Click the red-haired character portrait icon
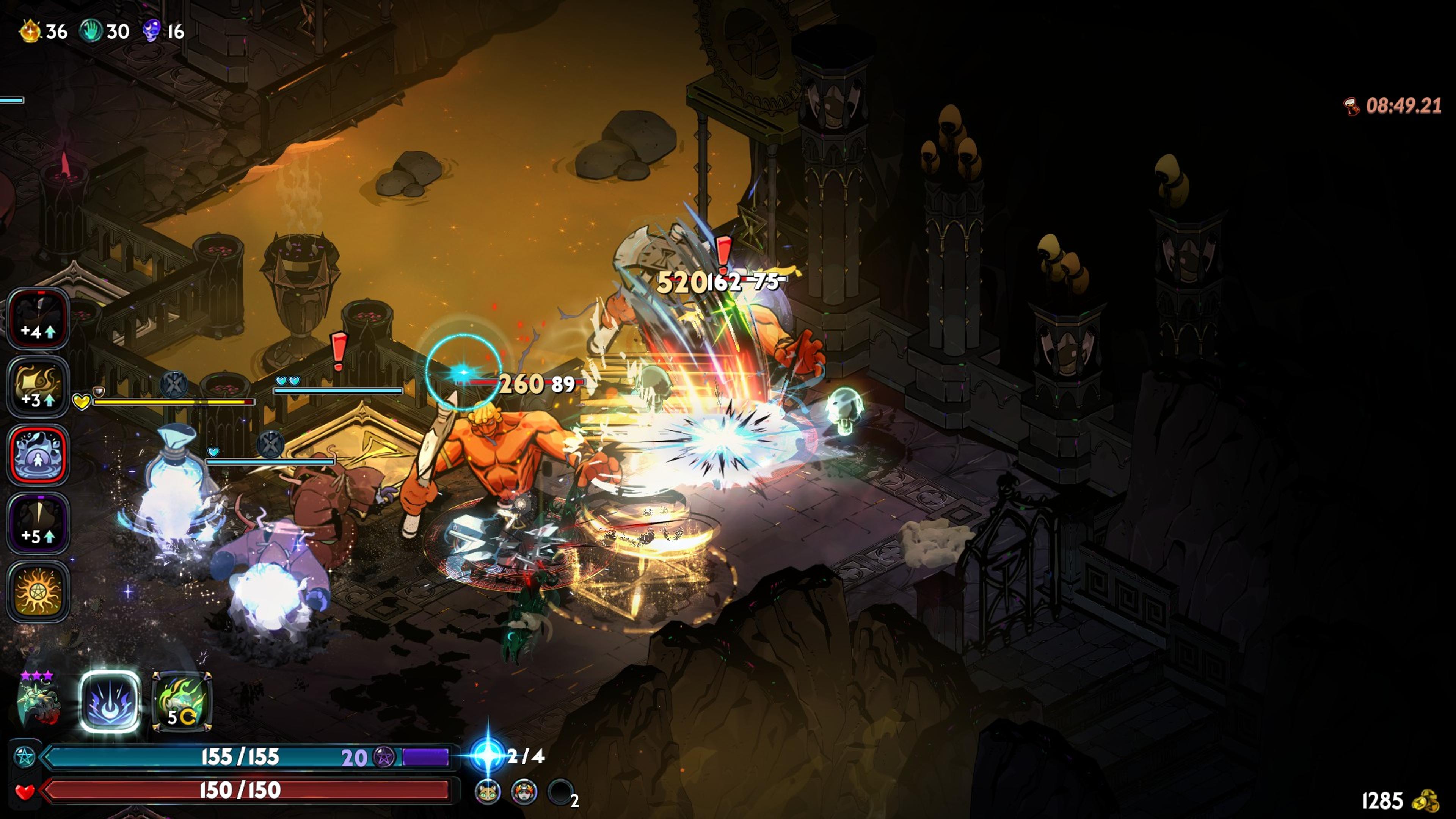The image size is (1456, 819). 524,792
